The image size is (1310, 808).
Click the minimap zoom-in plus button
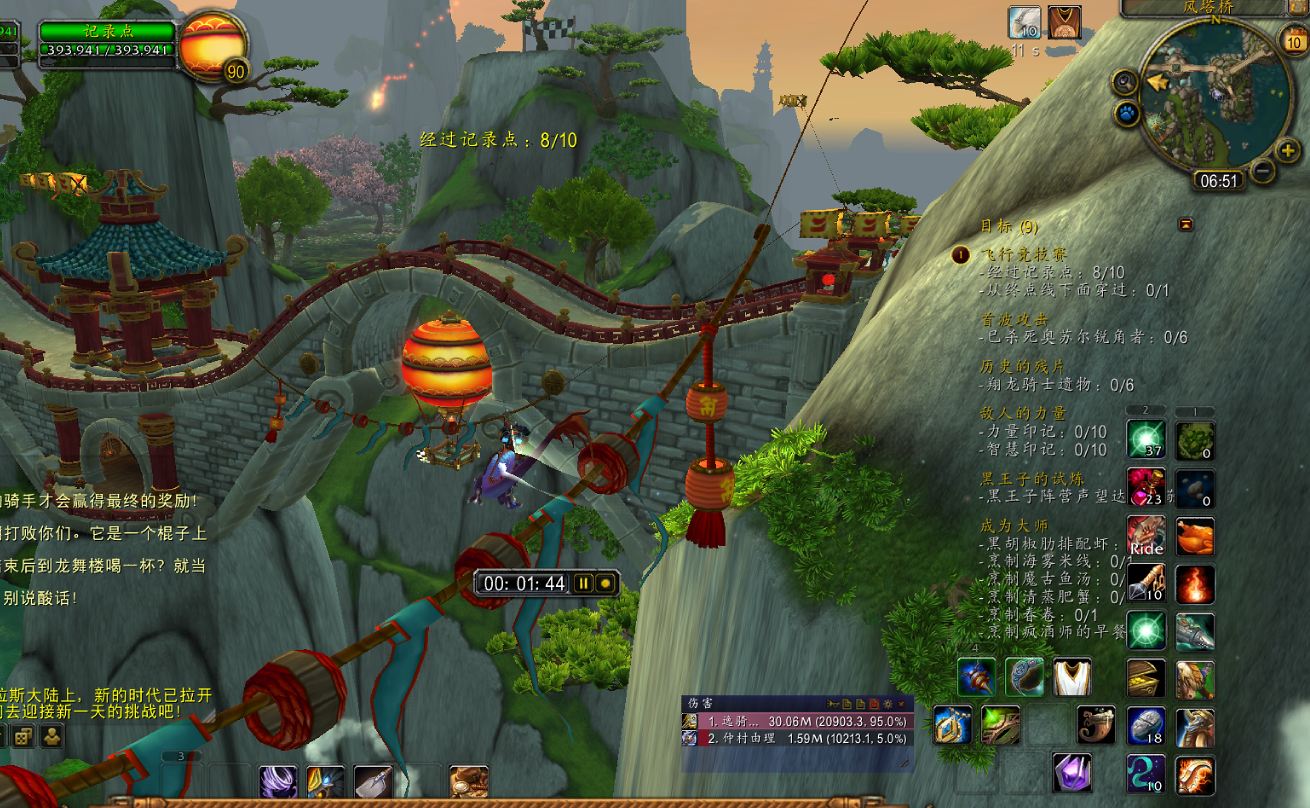[x=1288, y=151]
